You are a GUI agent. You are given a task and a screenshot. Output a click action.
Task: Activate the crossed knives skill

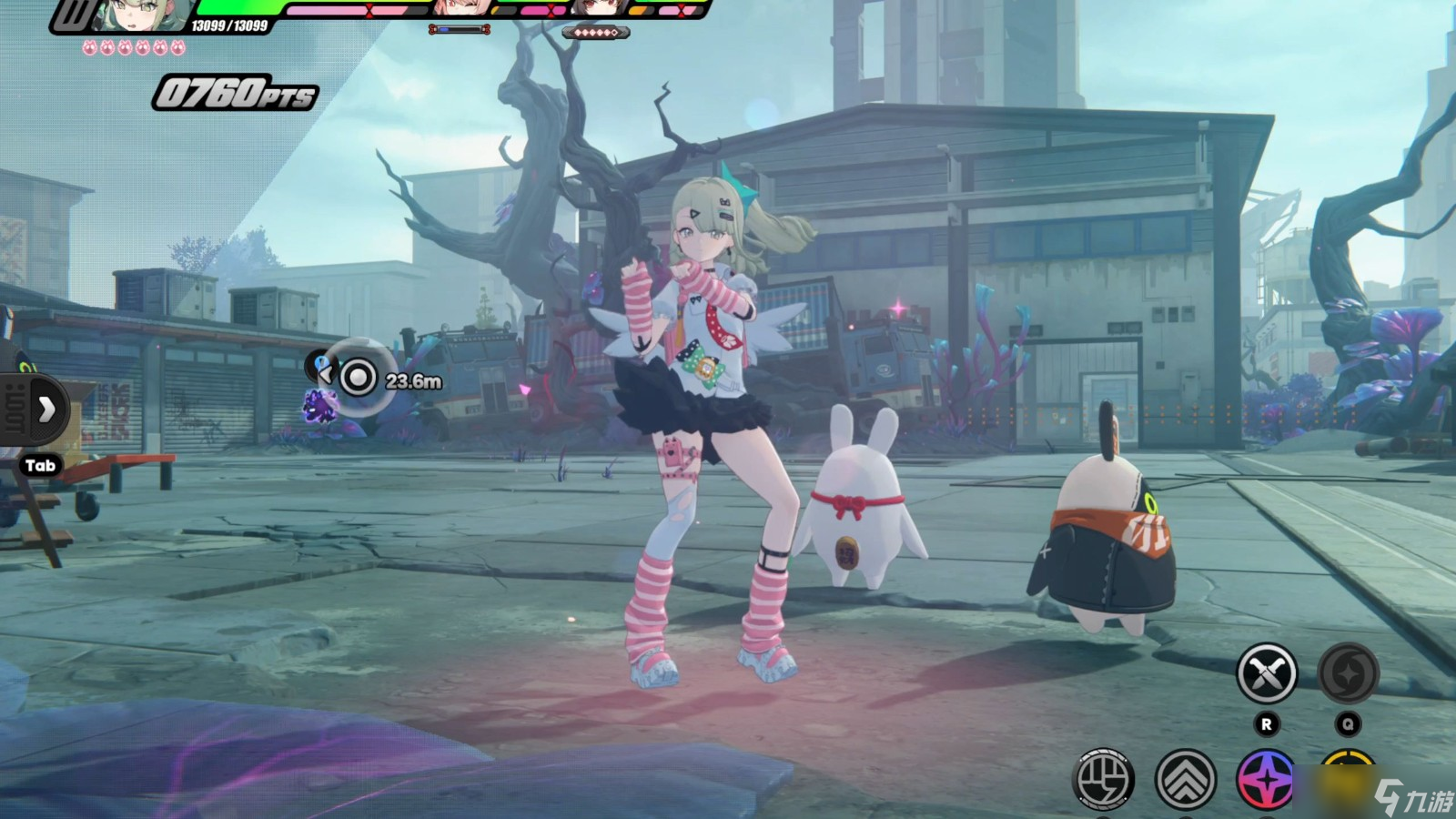(x=1266, y=673)
